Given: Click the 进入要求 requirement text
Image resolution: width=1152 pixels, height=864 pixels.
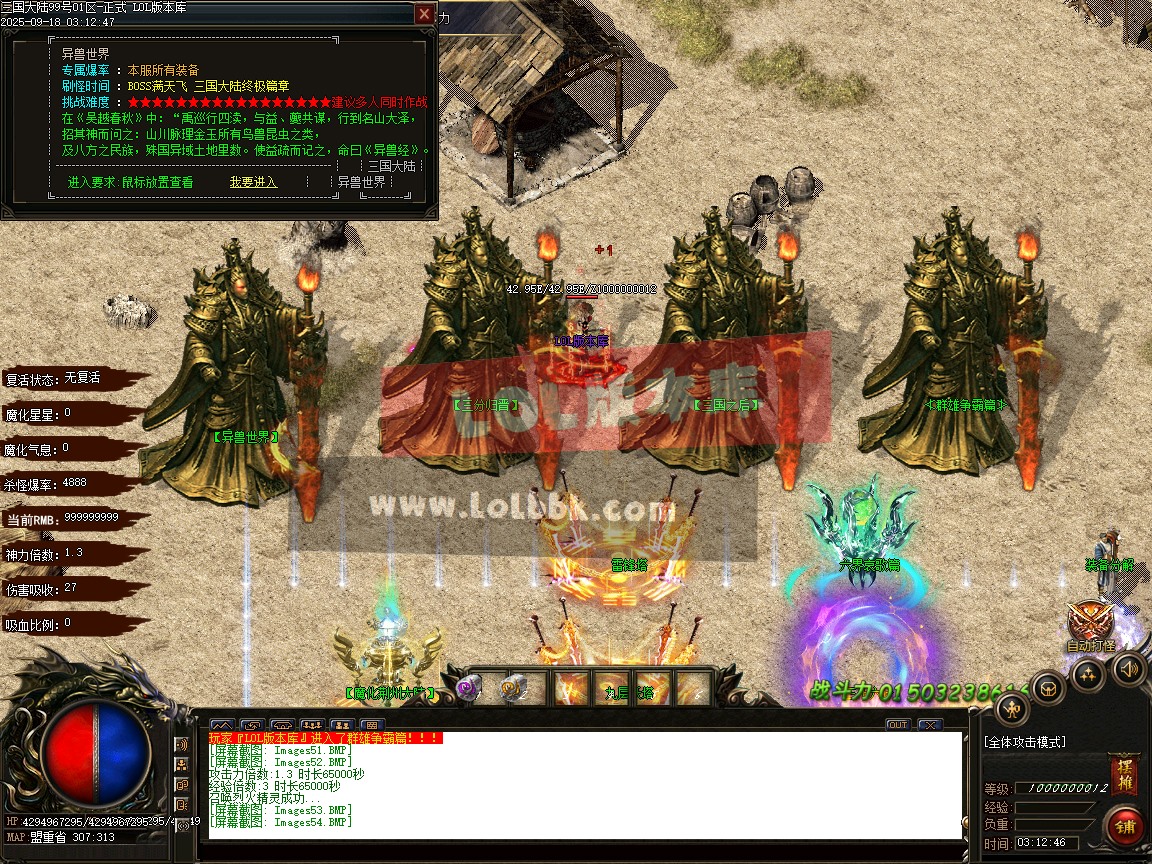Looking at the screenshot, I should pyautogui.click(x=130, y=182).
